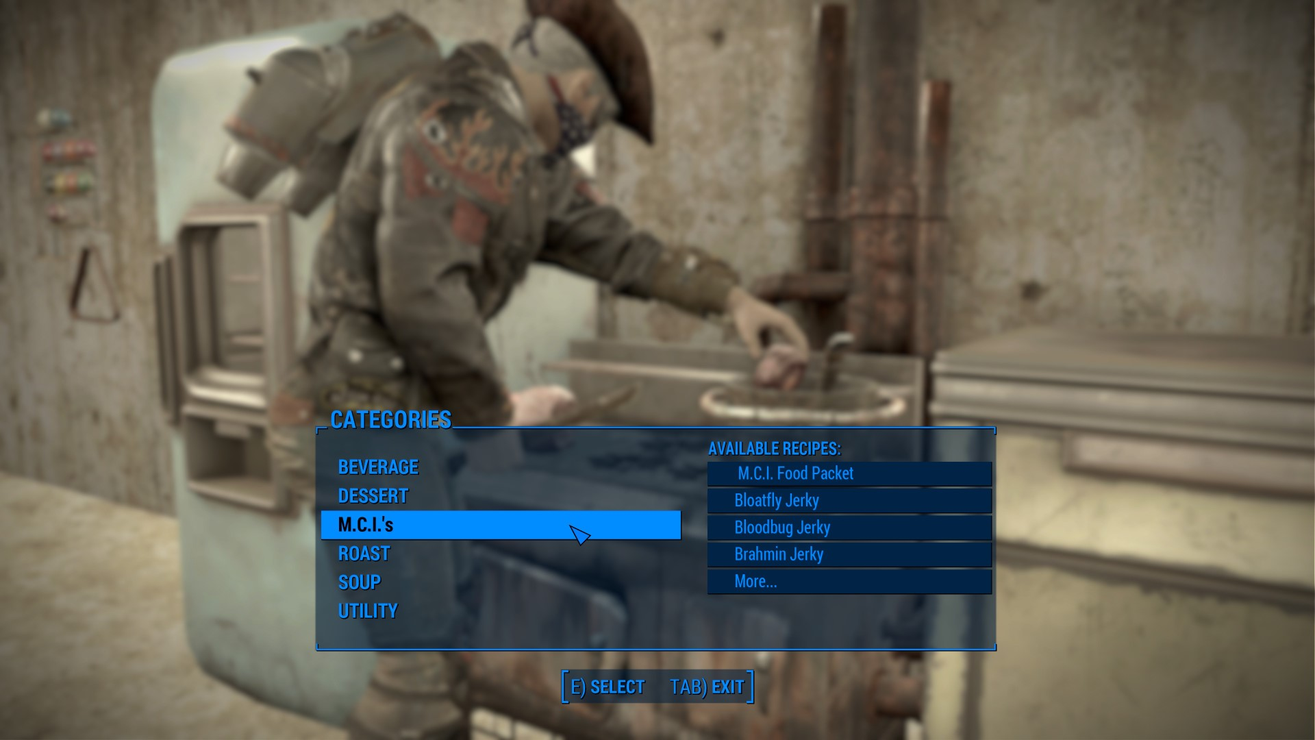
Task: Choose the highlighted M.C.I.'s category
Action: pyautogui.click(x=366, y=525)
